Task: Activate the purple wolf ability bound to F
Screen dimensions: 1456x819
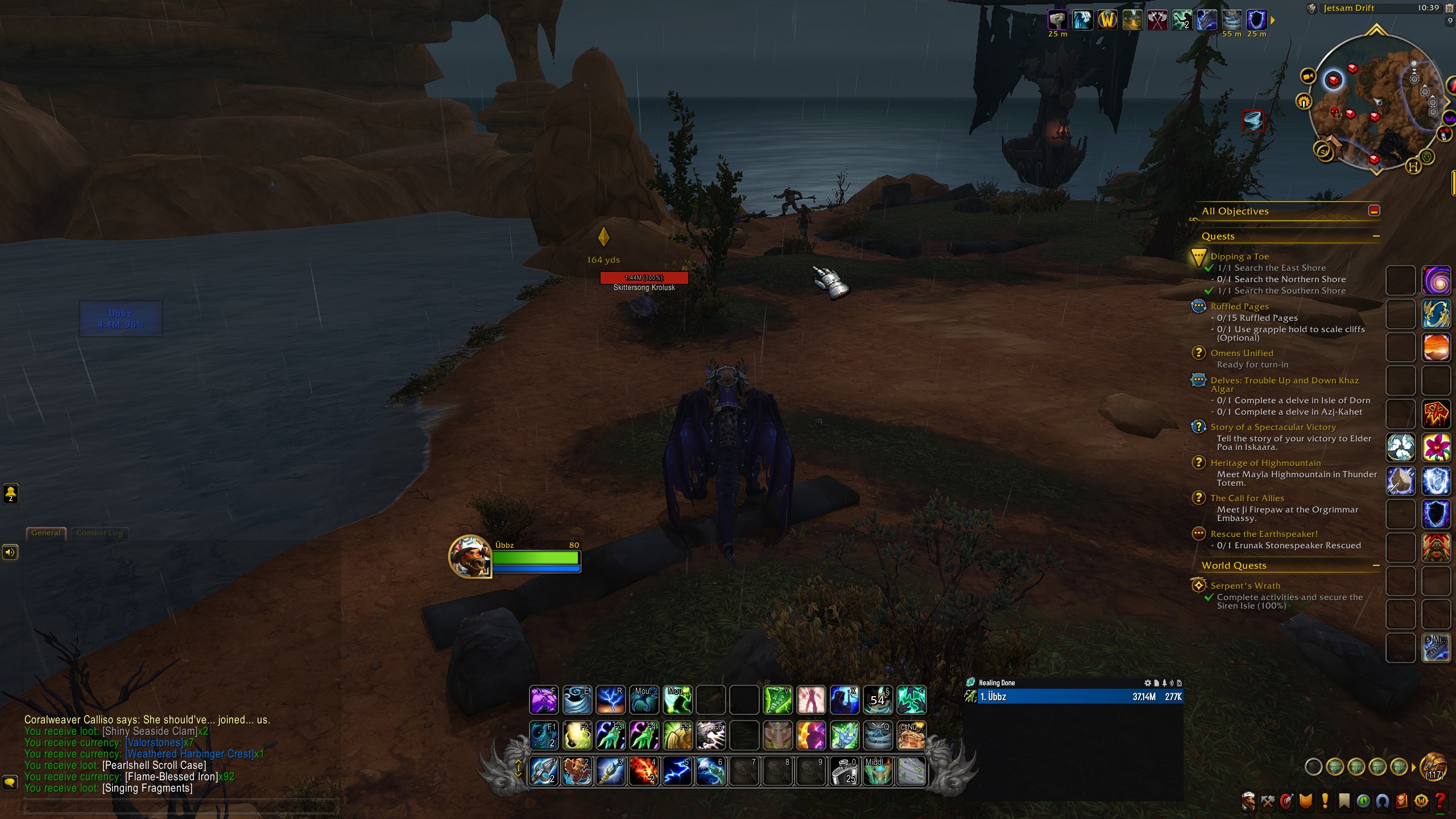Action: point(544,700)
